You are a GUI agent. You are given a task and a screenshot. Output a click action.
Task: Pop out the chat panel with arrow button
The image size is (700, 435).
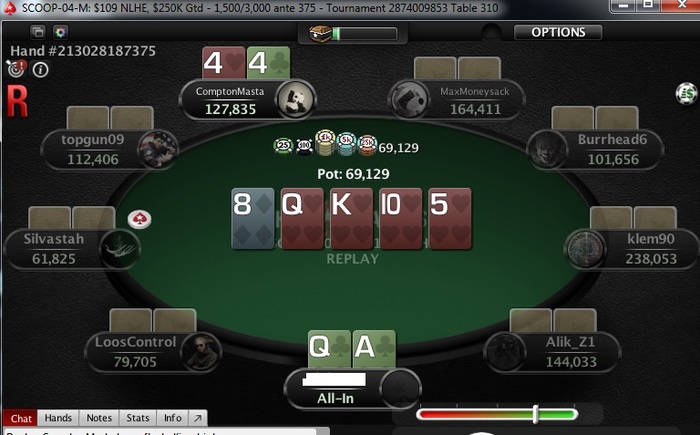[197, 418]
